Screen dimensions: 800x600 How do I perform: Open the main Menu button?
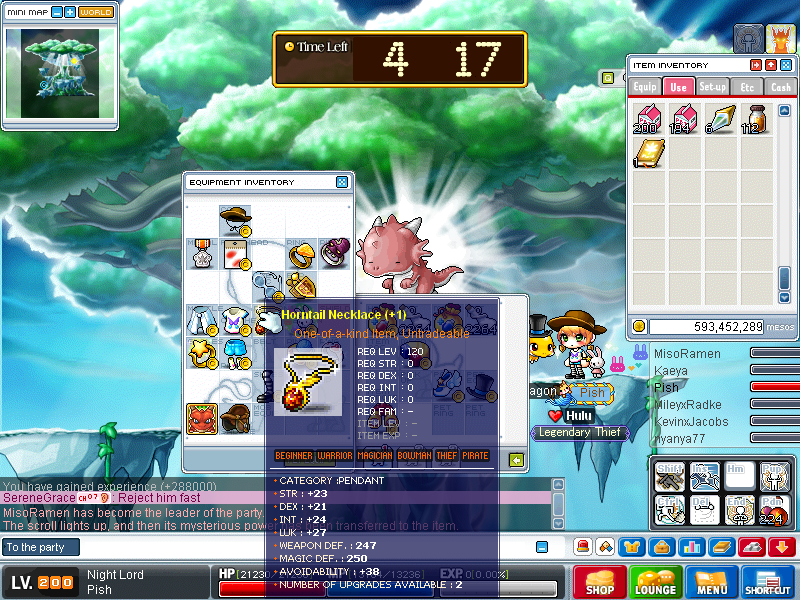(x=712, y=582)
